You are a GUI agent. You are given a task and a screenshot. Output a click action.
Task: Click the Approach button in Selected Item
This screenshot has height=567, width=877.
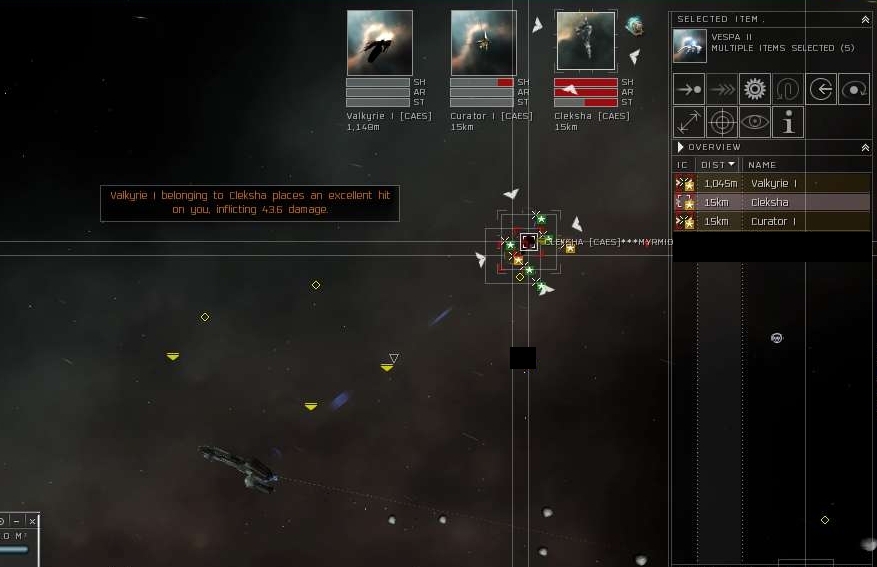(x=689, y=89)
